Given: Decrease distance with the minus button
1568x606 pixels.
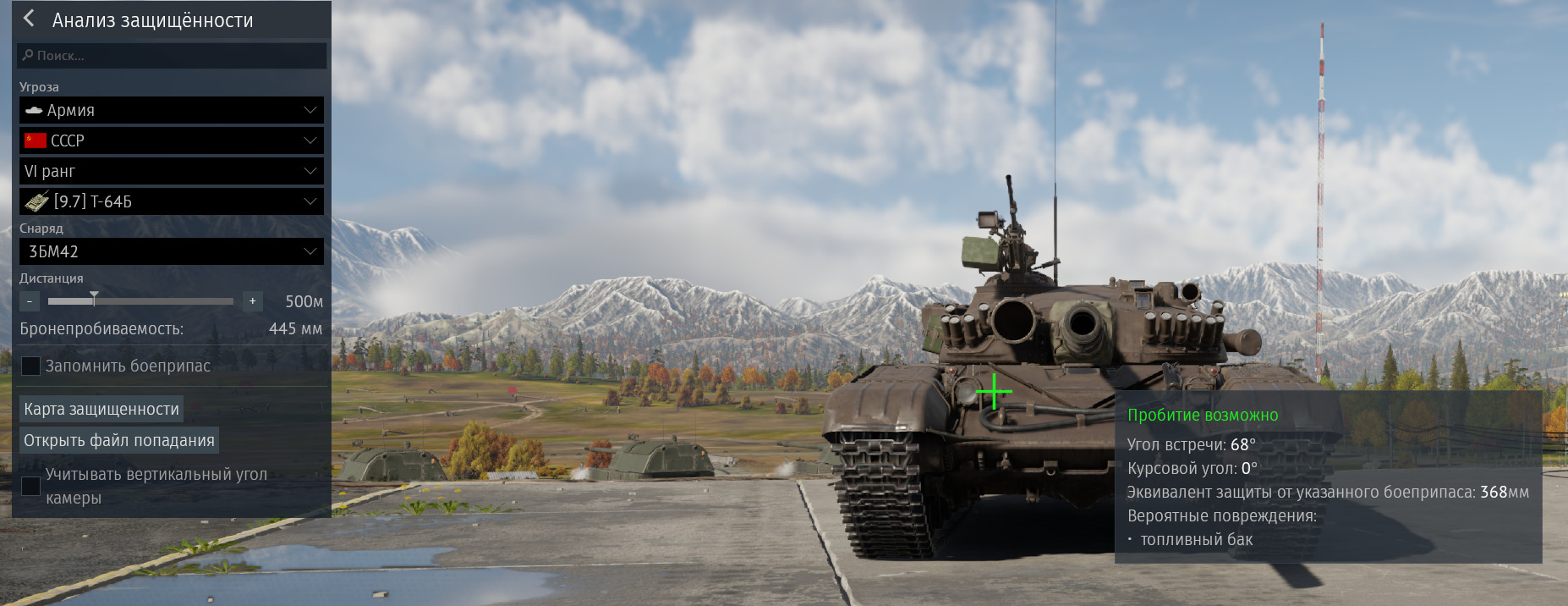Looking at the screenshot, I should coord(30,301).
